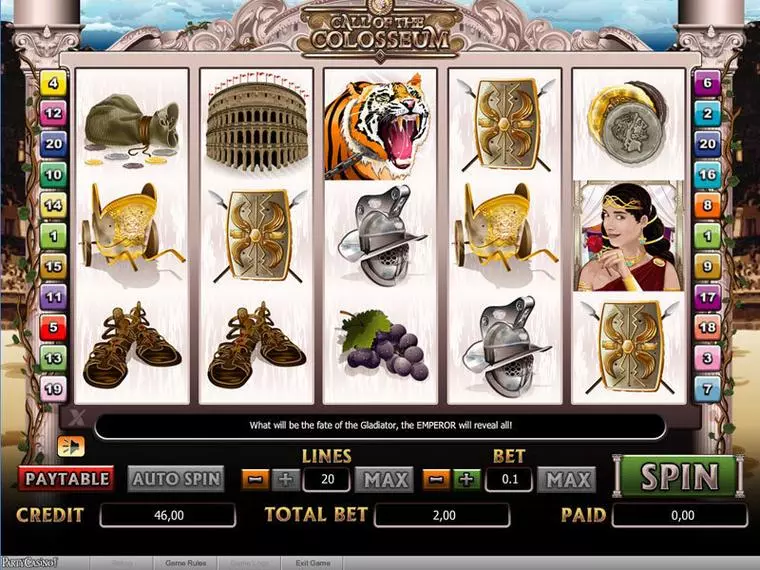Start Auto Spin mode
This screenshot has height=570, width=760.
(175, 479)
